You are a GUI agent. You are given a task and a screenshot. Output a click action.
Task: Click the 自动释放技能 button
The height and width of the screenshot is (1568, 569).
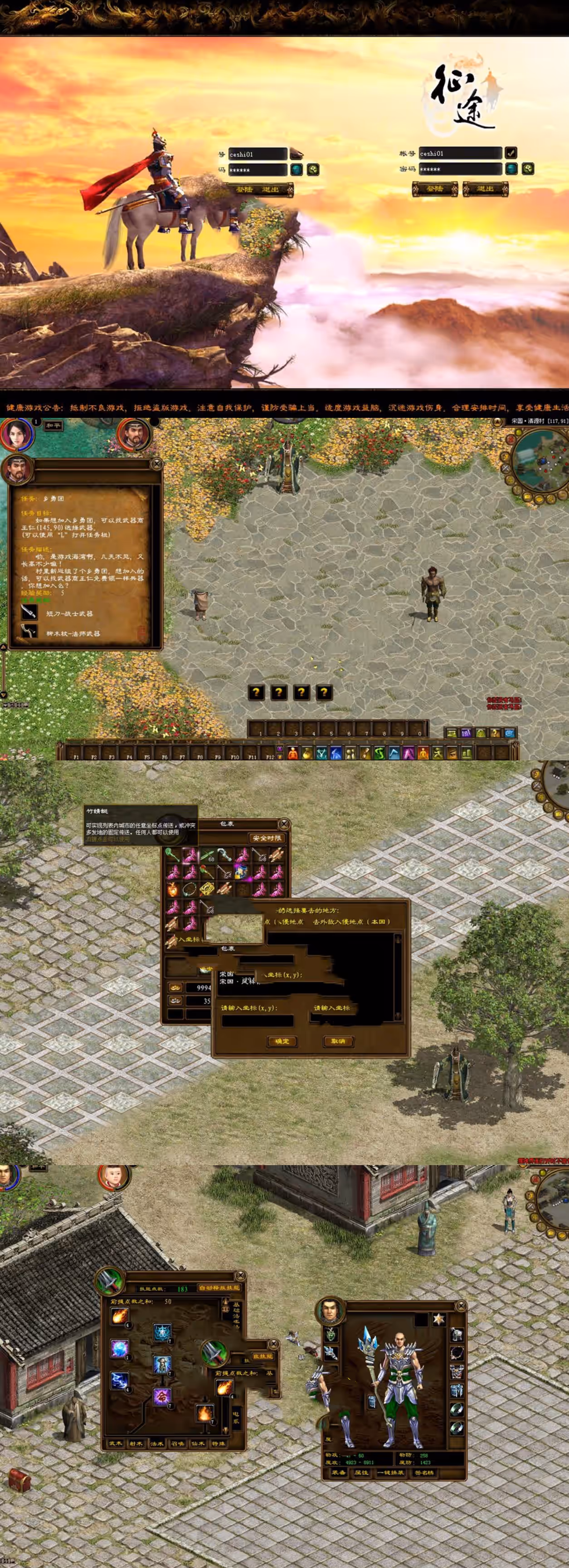click(x=219, y=1288)
